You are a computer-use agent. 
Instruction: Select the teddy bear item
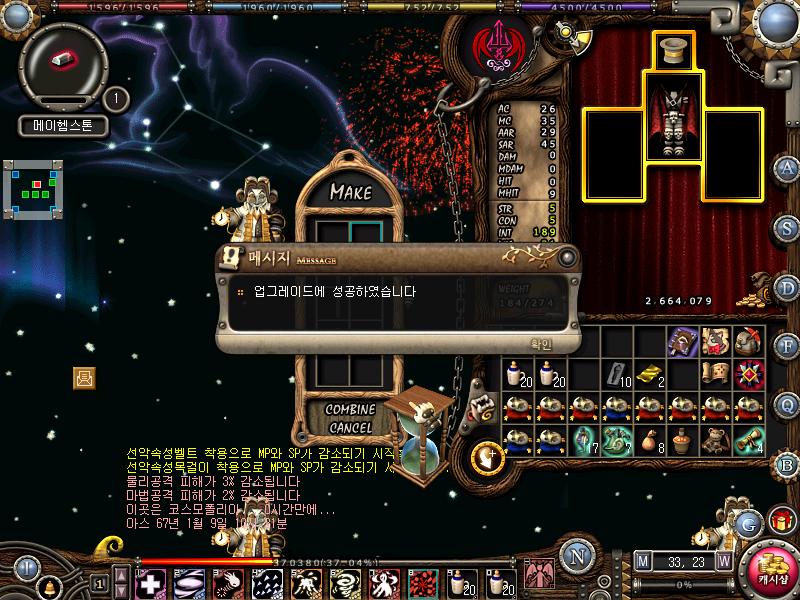(716, 439)
